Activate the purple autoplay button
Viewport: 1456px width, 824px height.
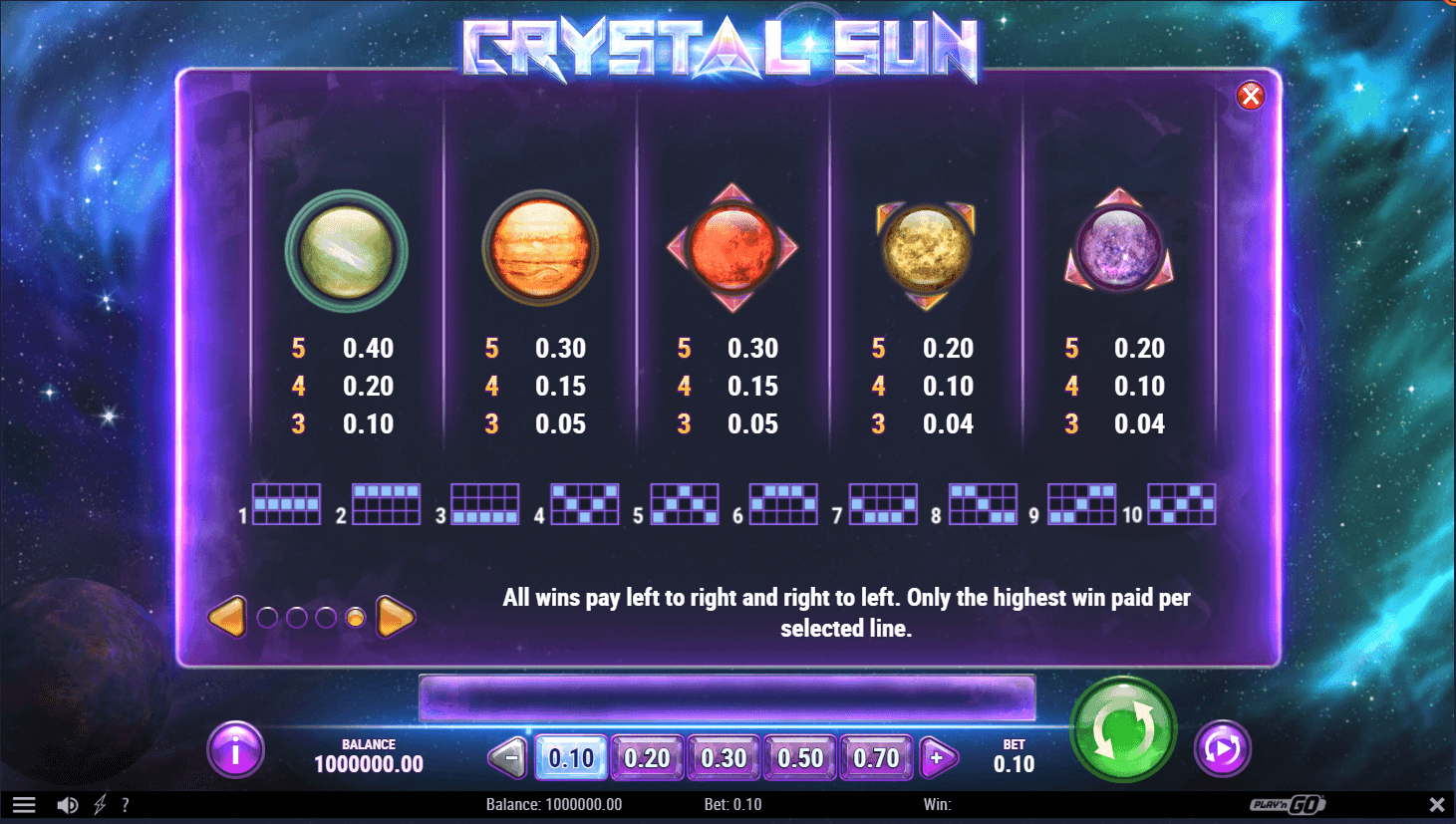pyautogui.click(x=1222, y=748)
